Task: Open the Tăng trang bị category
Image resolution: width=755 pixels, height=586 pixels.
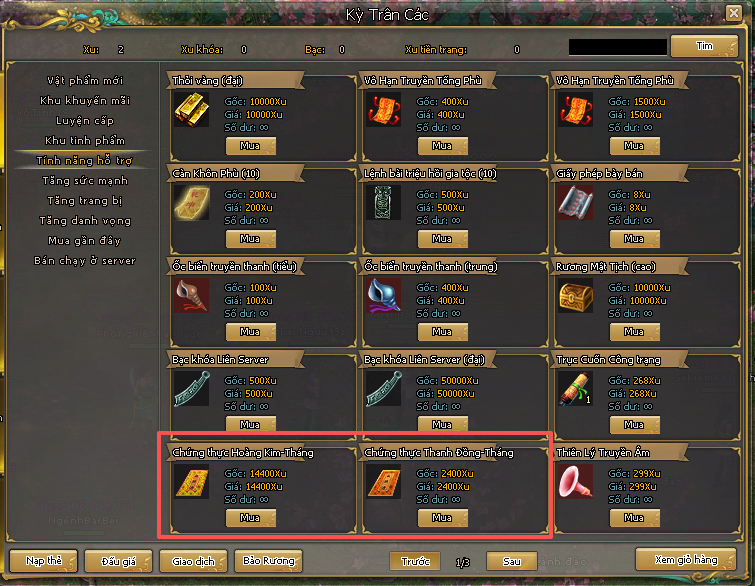Action: click(x=84, y=201)
